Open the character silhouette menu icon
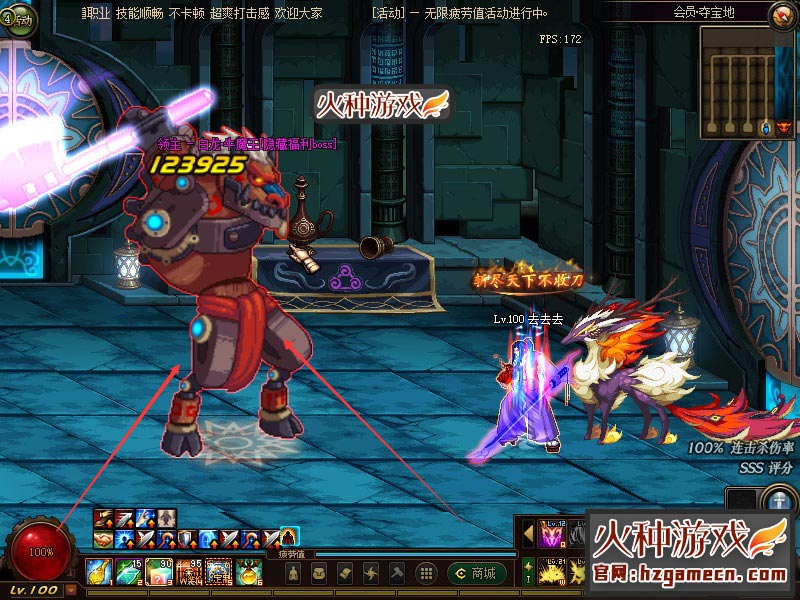This screenshot has height=600, width=800. (x=291, y=573)
